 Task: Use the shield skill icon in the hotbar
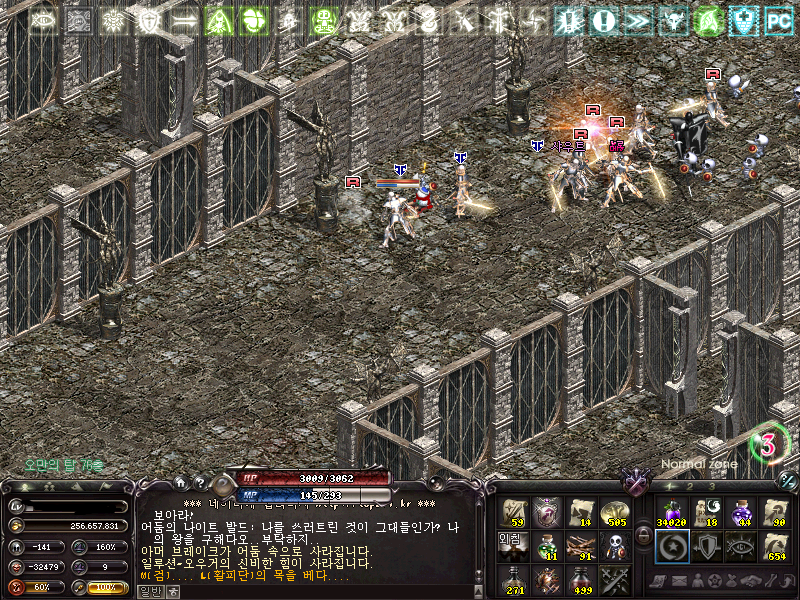(705, 547)
